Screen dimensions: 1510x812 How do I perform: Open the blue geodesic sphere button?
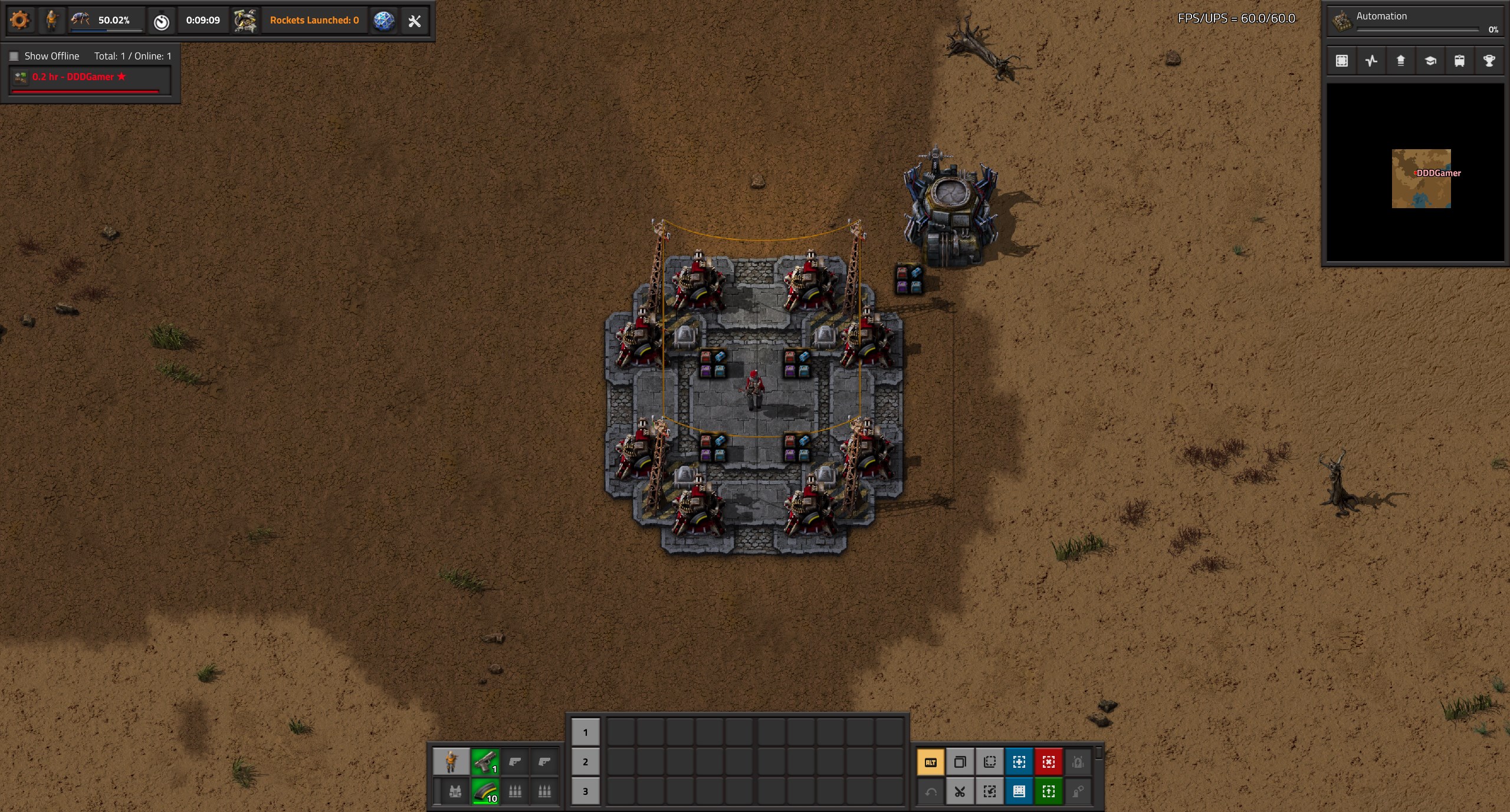[x=384, y=21]
